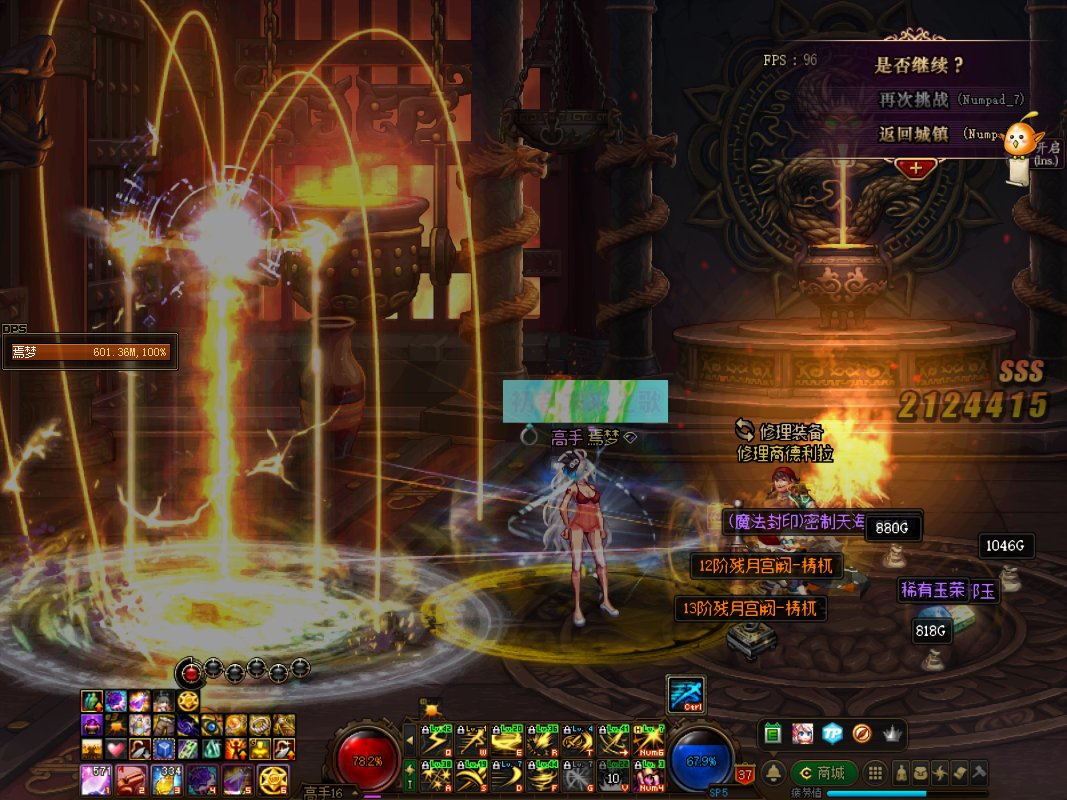Screen dimensions: 1067x800
Task: Choose 再次挑战 to retry the dungeon
Action: [917, 100]
